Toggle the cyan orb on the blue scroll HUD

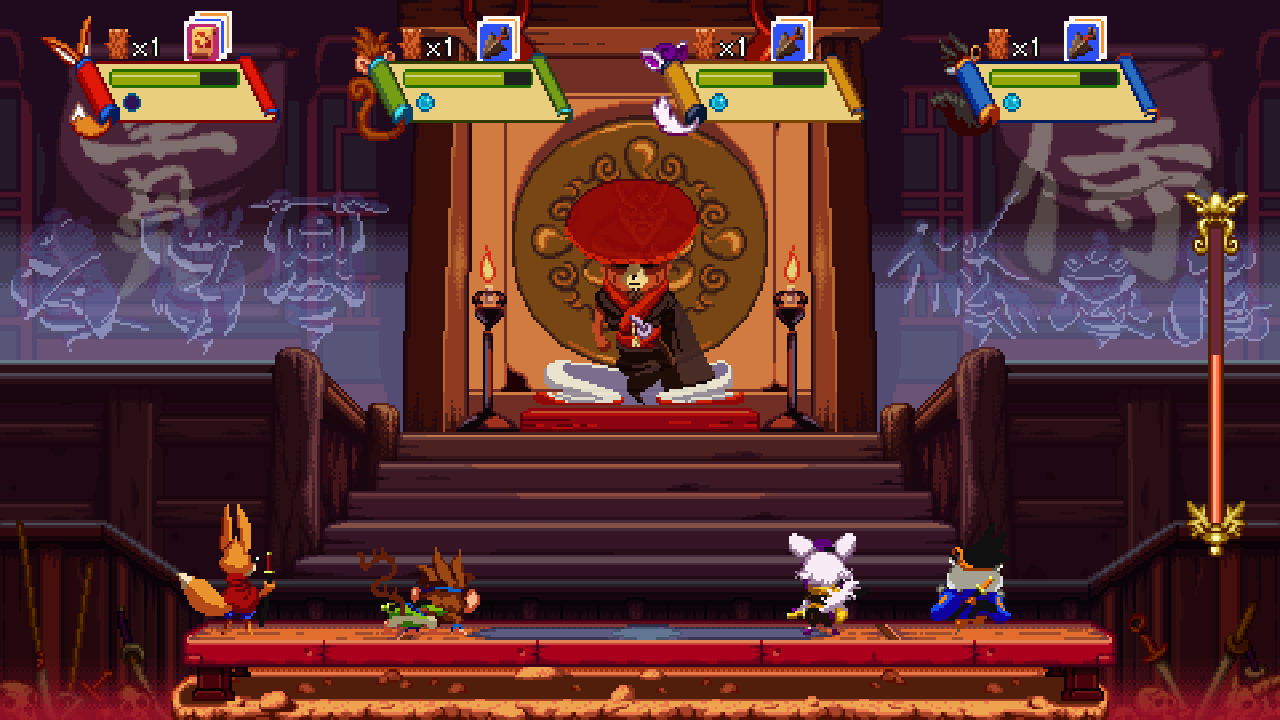(x=1012, y=100)
